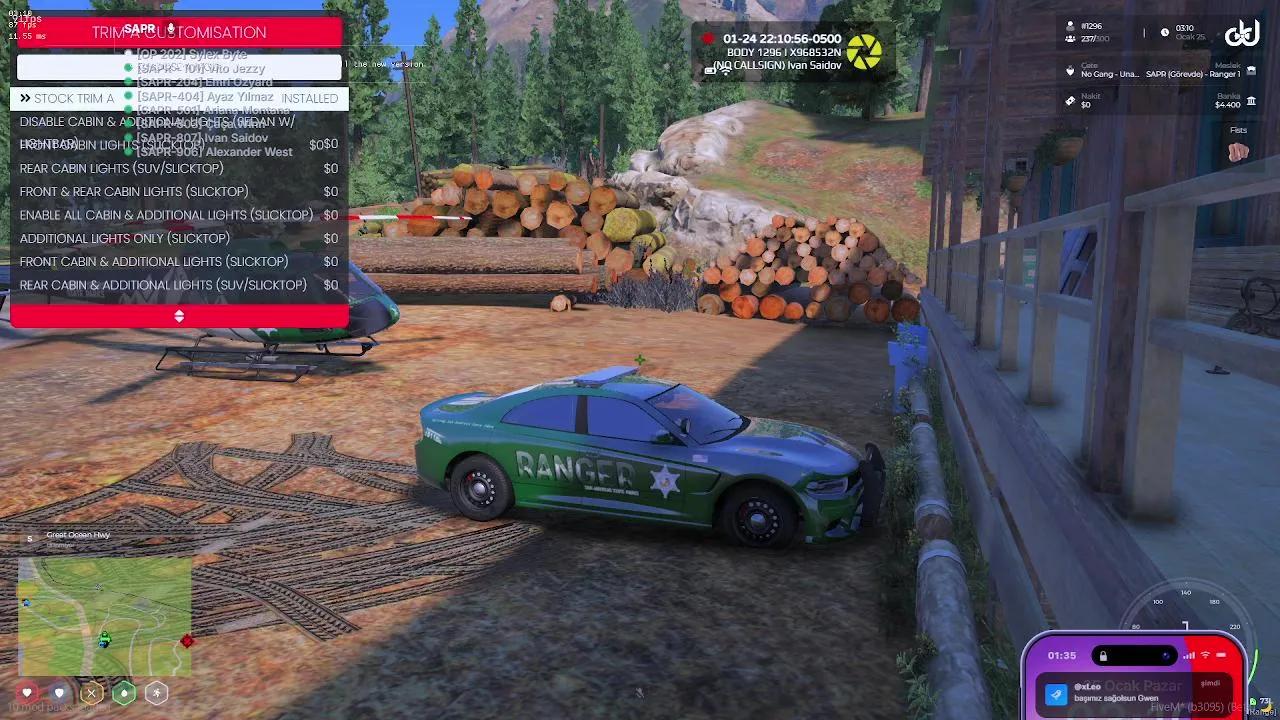This screenshot has width=1280, height=720.
Task: Click the Meslek briefcase job icon
Action: 1252,71
